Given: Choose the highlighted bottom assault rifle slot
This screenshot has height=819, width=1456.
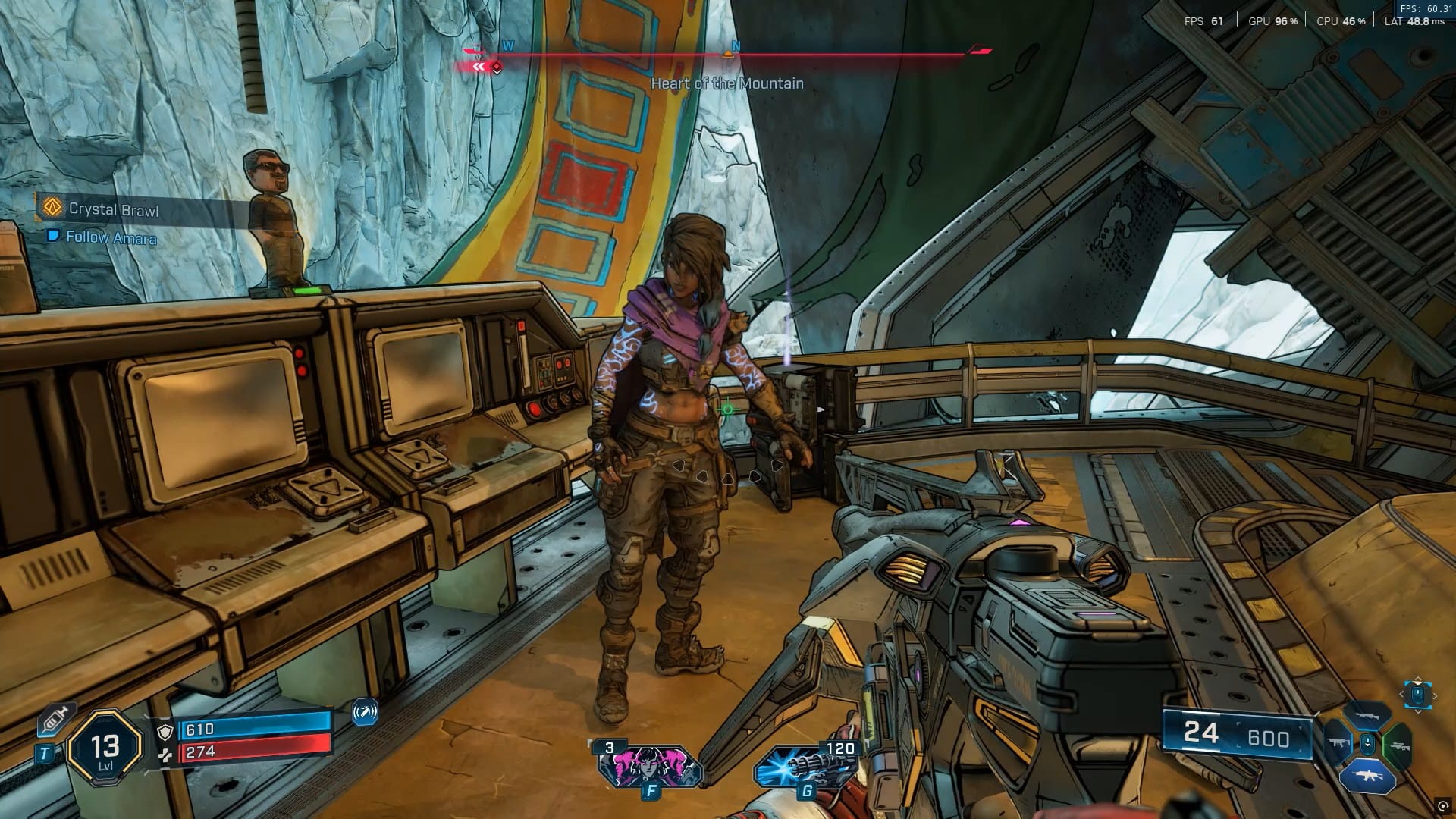Looking at the screenshot, I should coord(1367,776).
